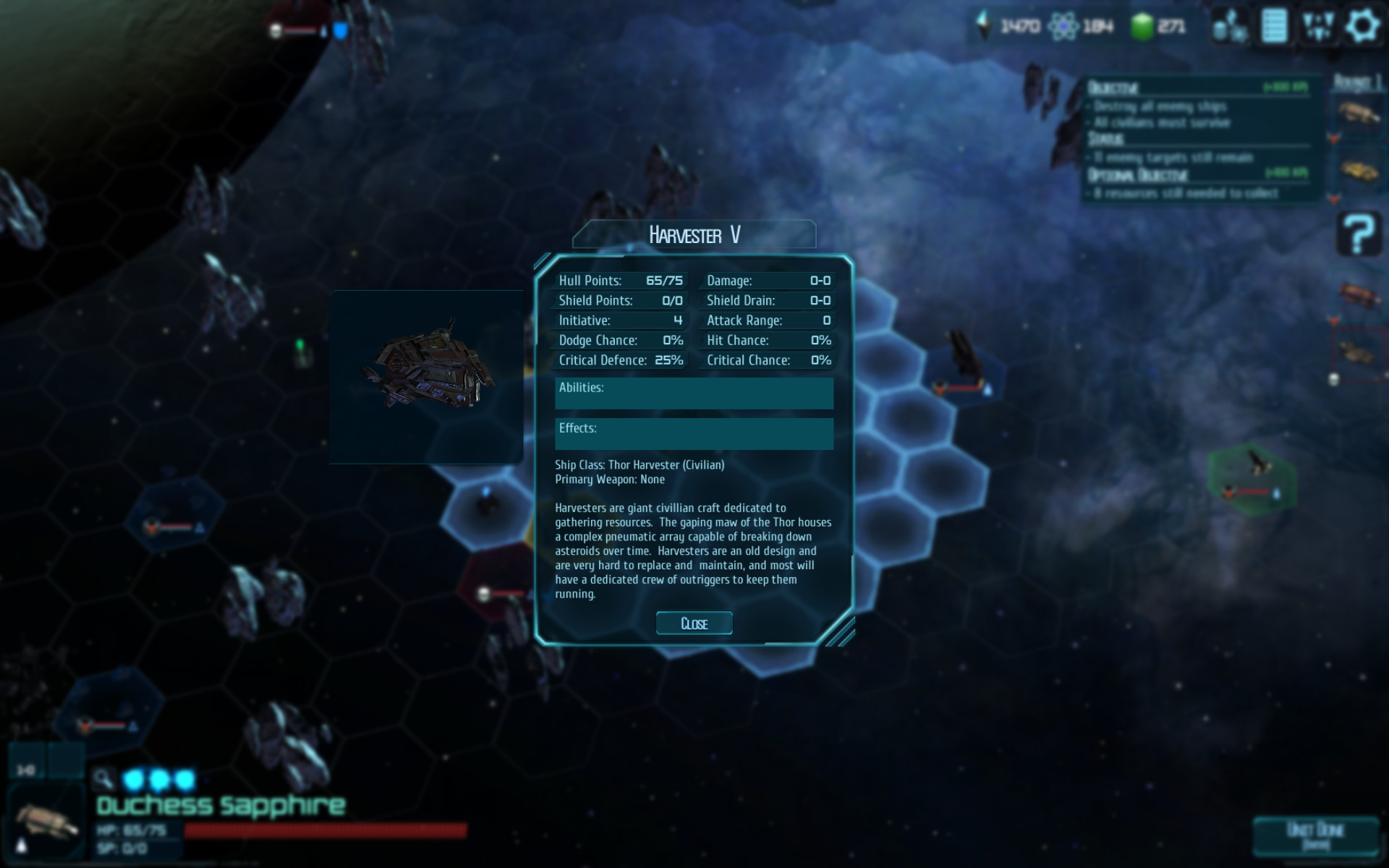This screenshot has width=1389, height=868.
Task: Select the Effects section in Harvester dialog
Action: coord(693,433)
